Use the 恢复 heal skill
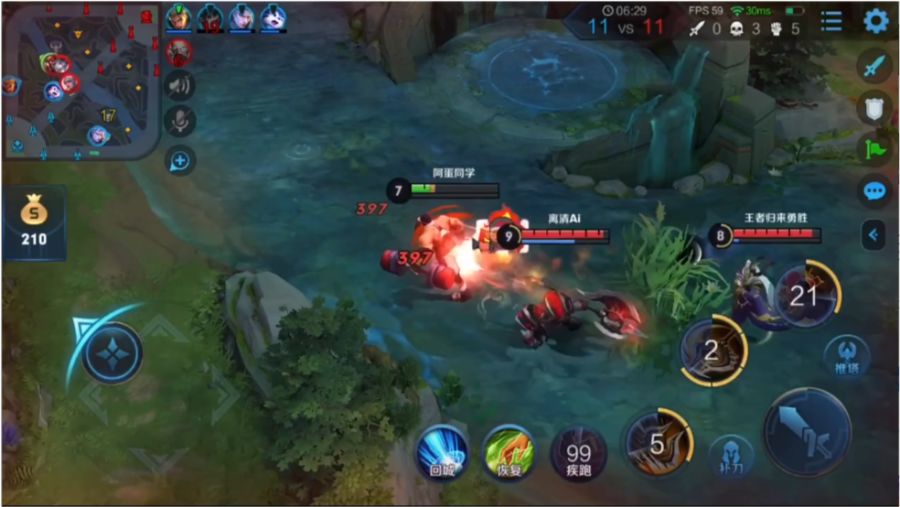Image resolution: width=900 pixels, height=507 pixels. click(509, 453)
